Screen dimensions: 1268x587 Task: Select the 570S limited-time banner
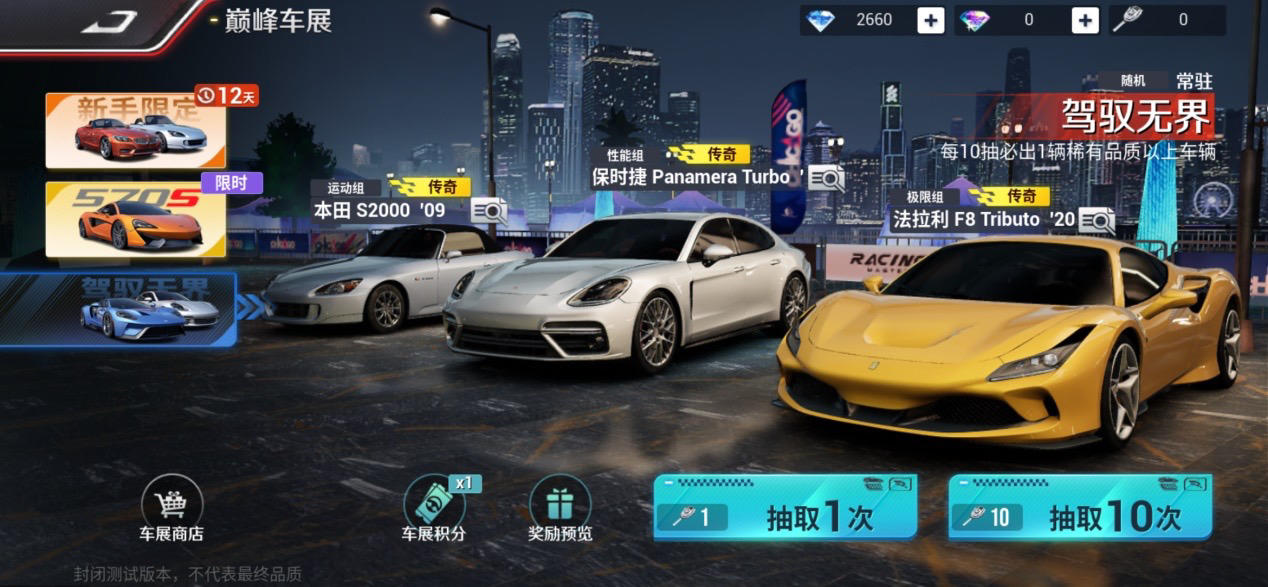135,219
